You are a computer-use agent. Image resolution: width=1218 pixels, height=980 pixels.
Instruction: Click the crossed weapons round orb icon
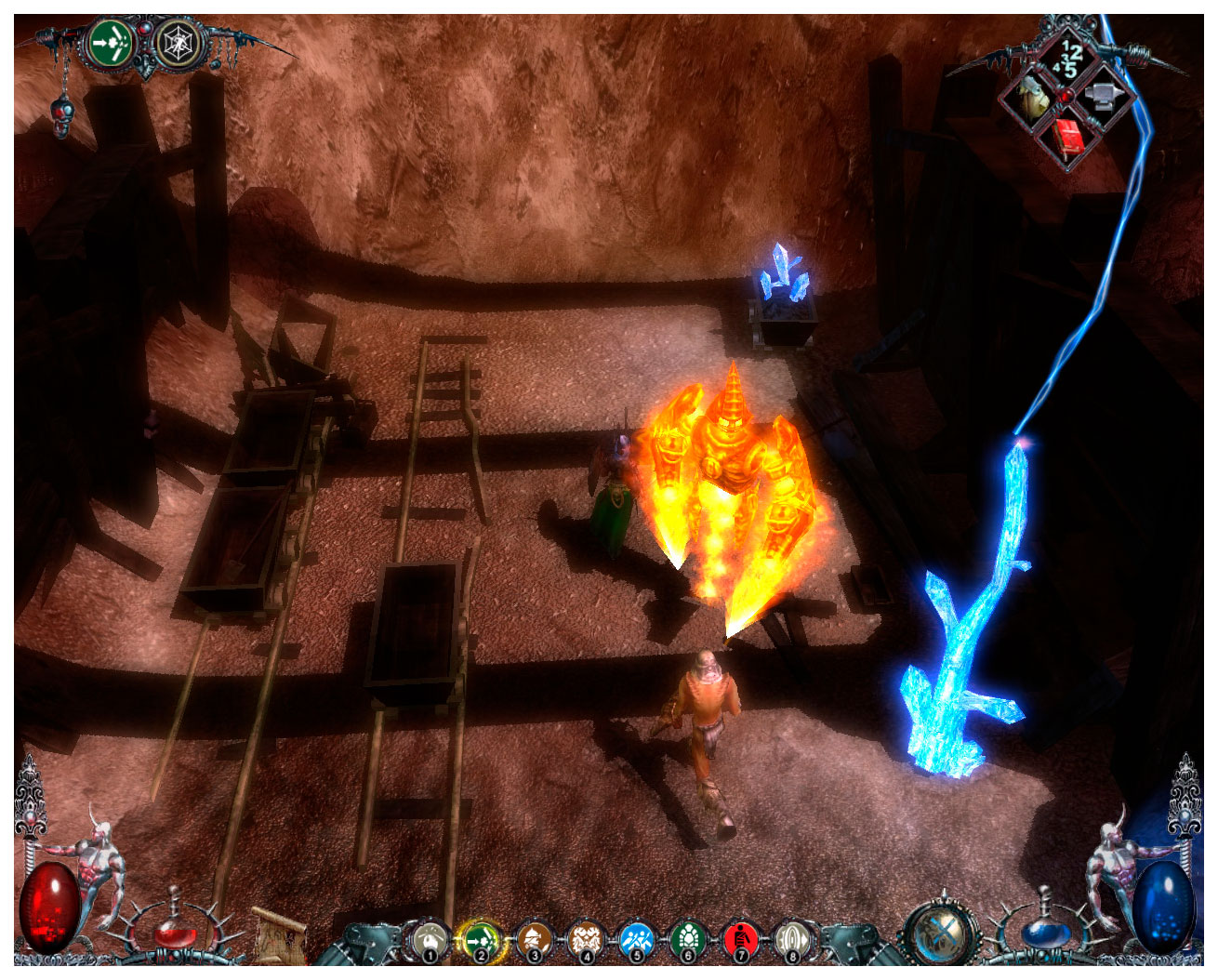[x=942, y=934]
